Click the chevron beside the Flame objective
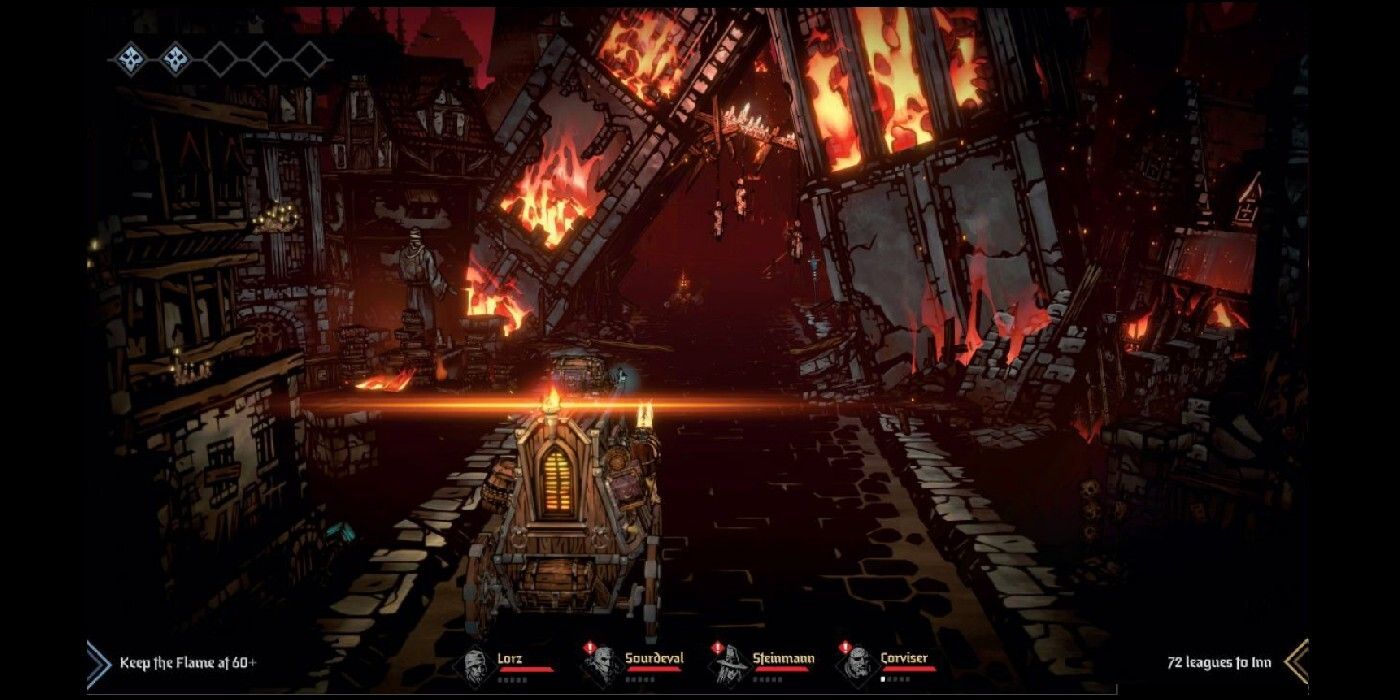1400x700 pixels. (x=98, y=663)
